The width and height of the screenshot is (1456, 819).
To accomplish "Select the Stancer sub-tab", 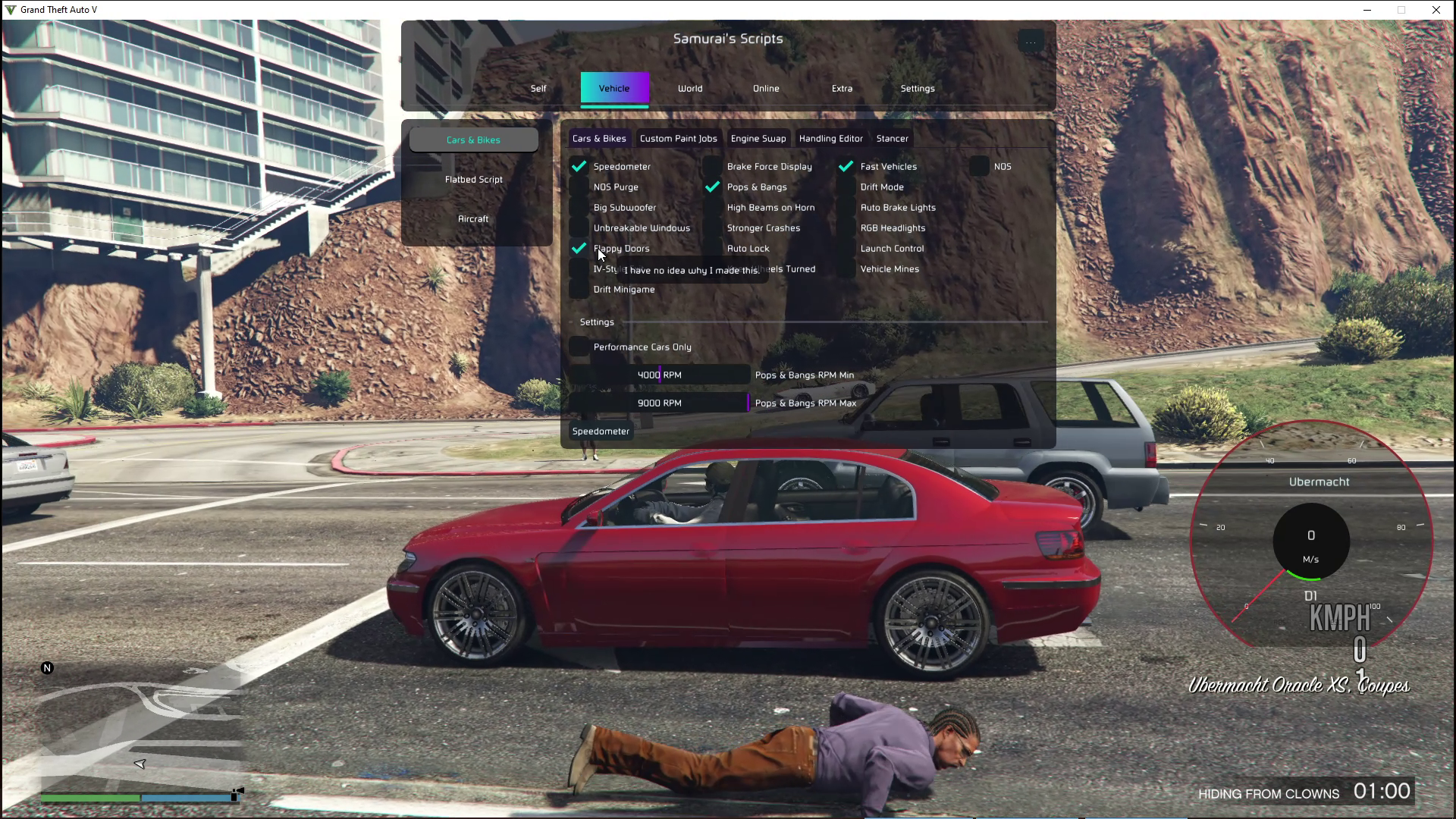I will 892,139.
